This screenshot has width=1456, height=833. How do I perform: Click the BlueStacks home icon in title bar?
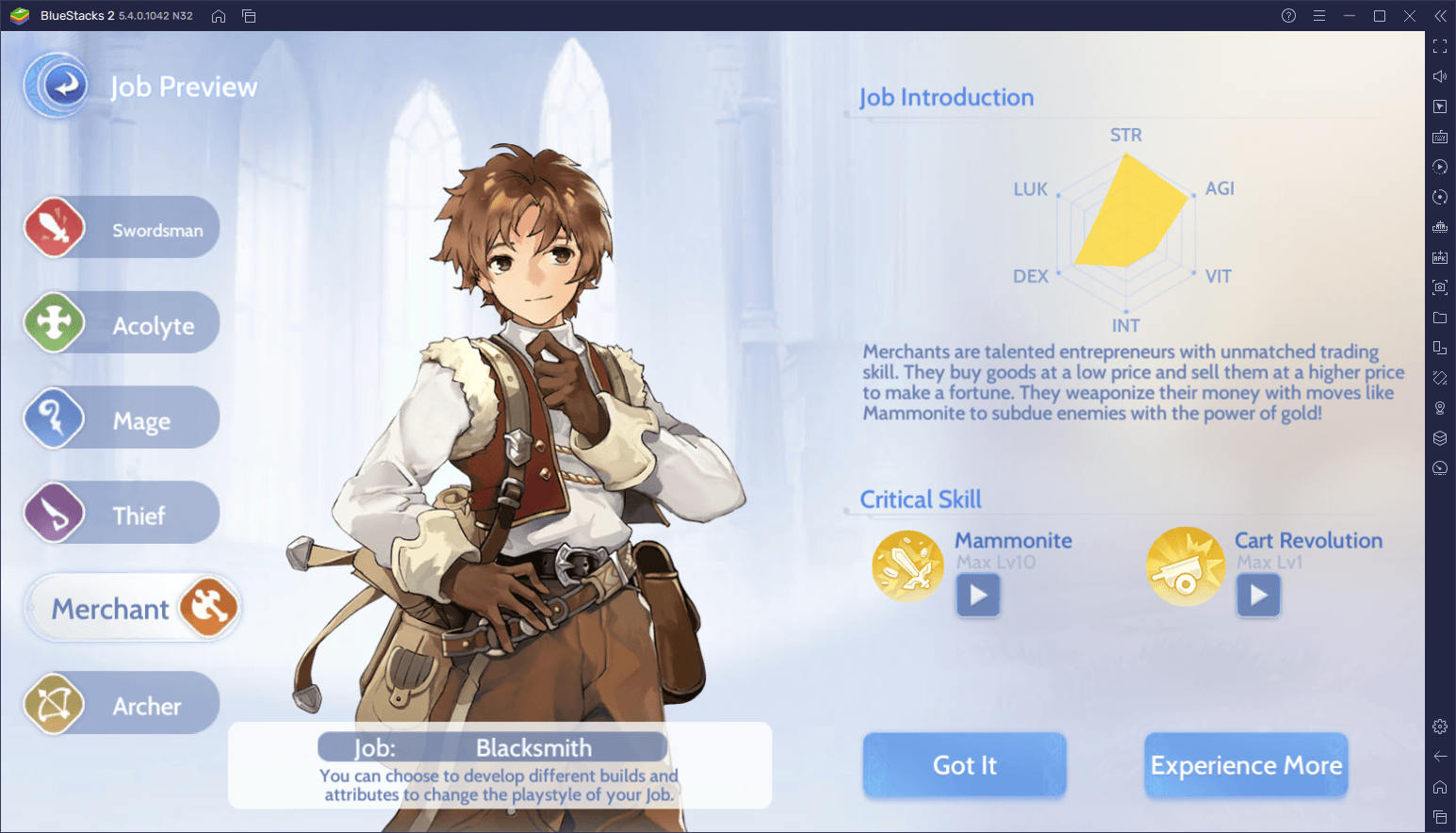[x=218, y=15]
